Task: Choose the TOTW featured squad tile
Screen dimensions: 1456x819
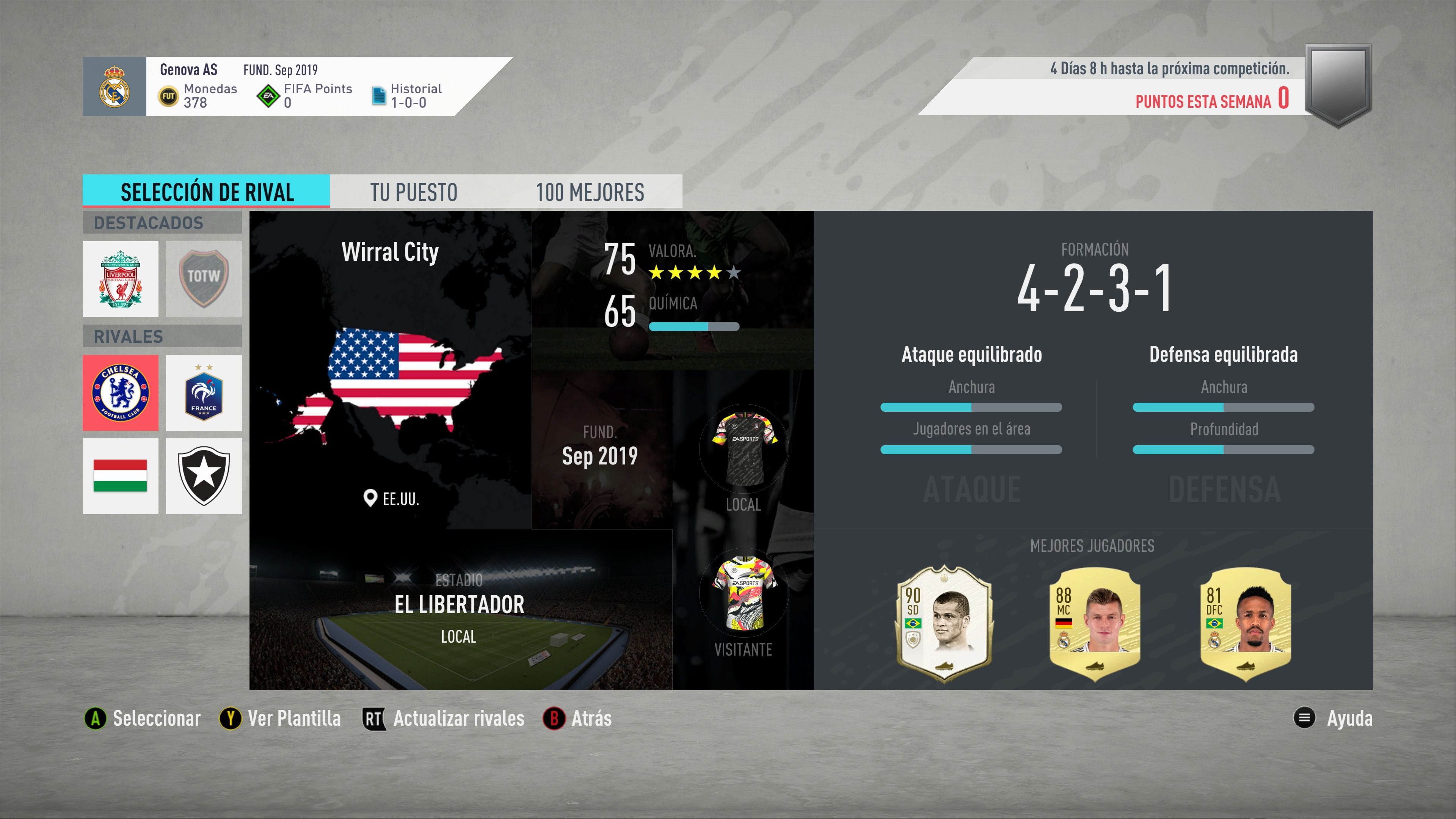Action: (204, 279)
